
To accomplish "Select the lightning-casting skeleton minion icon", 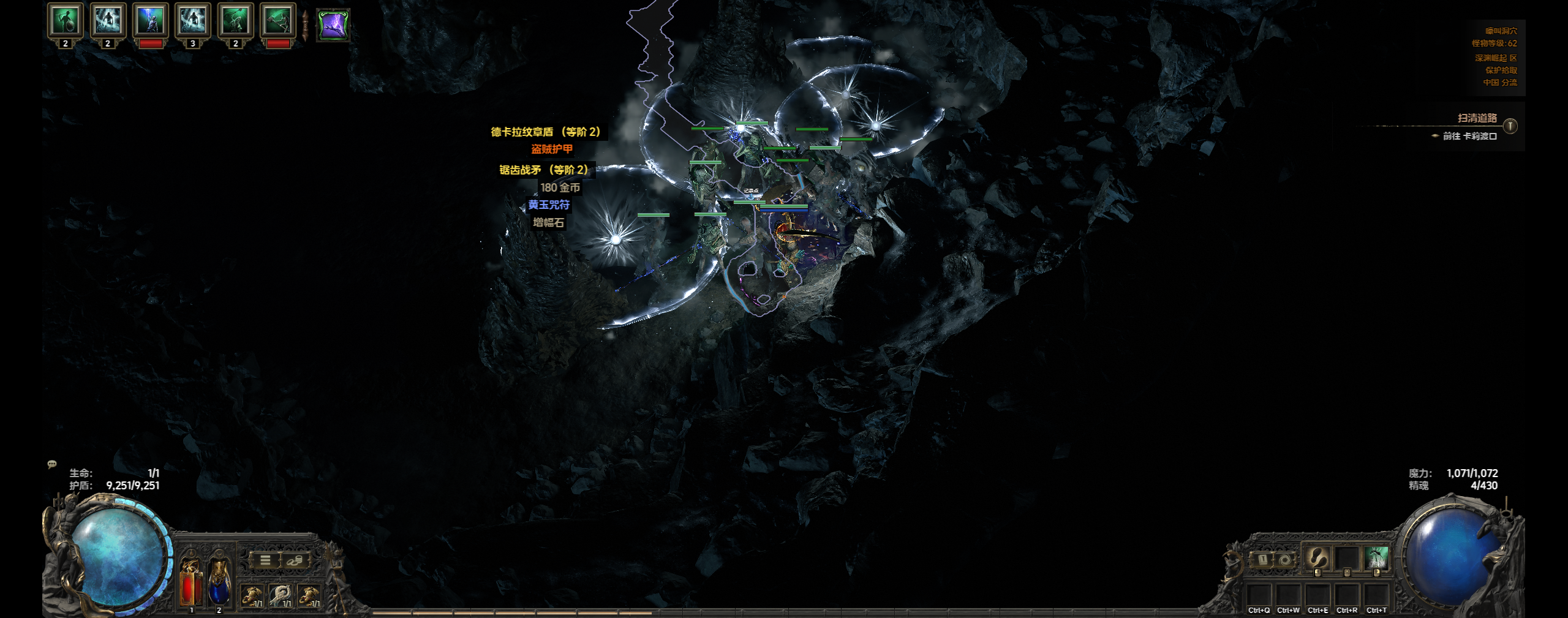I will [x=150, y=21].
